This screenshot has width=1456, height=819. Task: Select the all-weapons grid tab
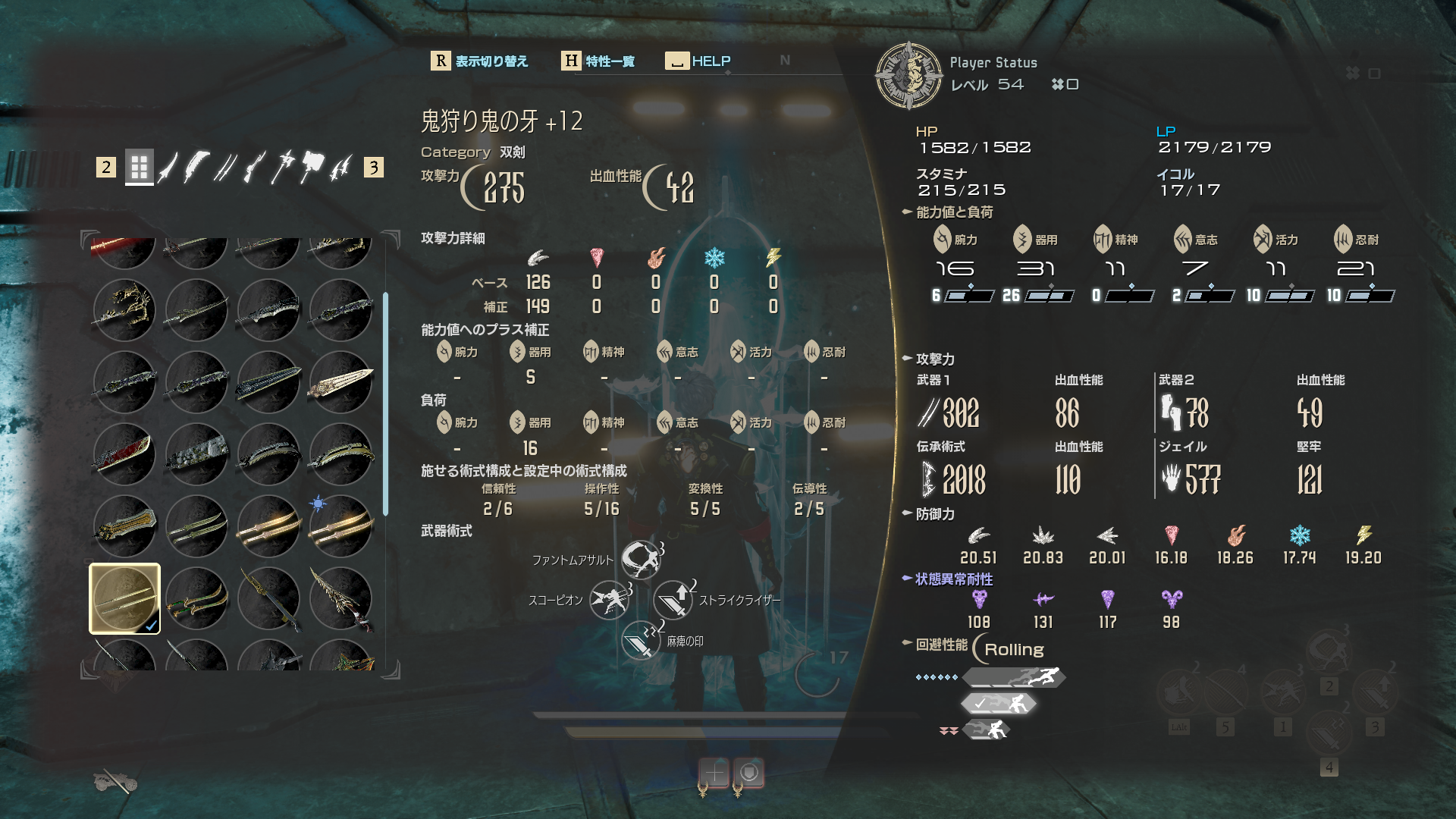(139, 167)
